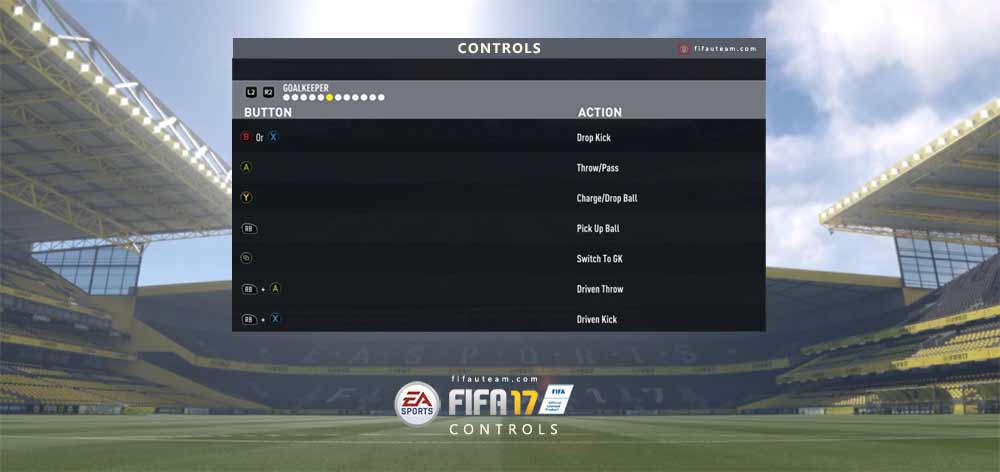Image resolution: width=1000 pixels, height=472 pixels.
Task: Click the highlighted yellow page dot
Action: (331, 98)
